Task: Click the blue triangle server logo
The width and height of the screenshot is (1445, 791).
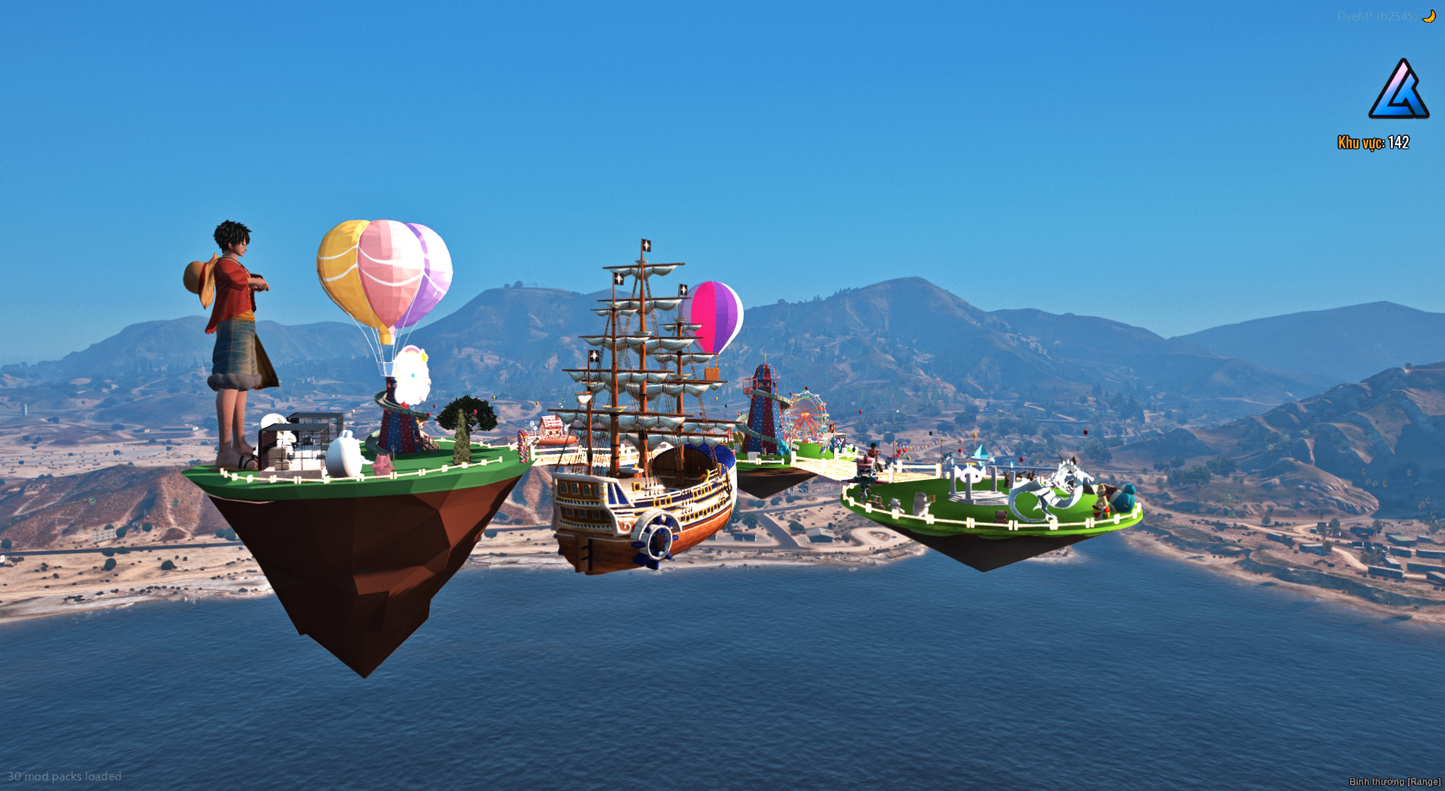Action: (1398, 91)
